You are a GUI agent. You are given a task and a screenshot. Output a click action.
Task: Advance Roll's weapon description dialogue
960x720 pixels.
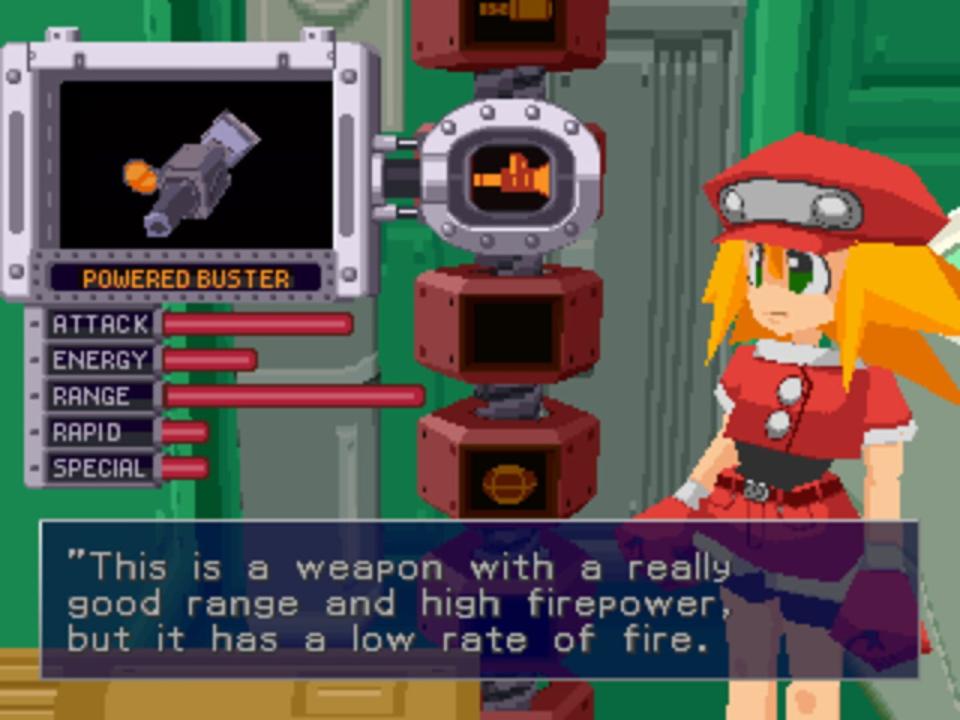478,600
